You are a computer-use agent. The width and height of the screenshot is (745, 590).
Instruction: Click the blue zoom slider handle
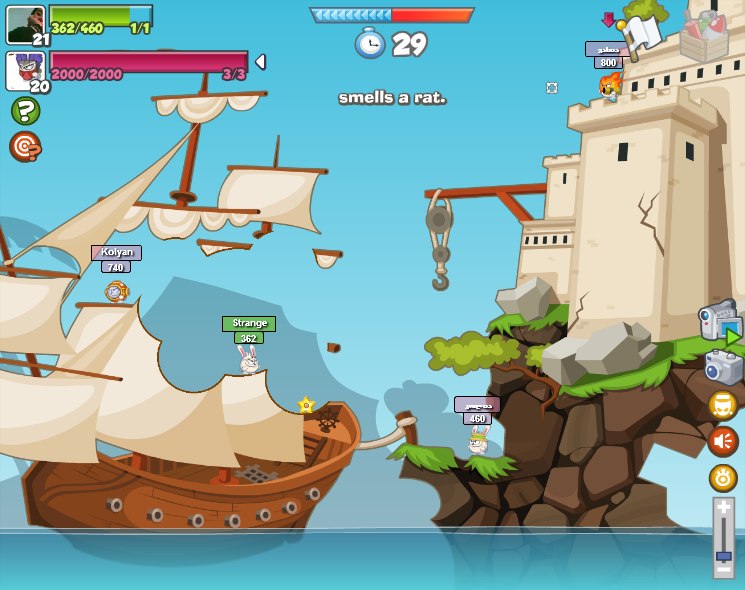coord(723,555)
